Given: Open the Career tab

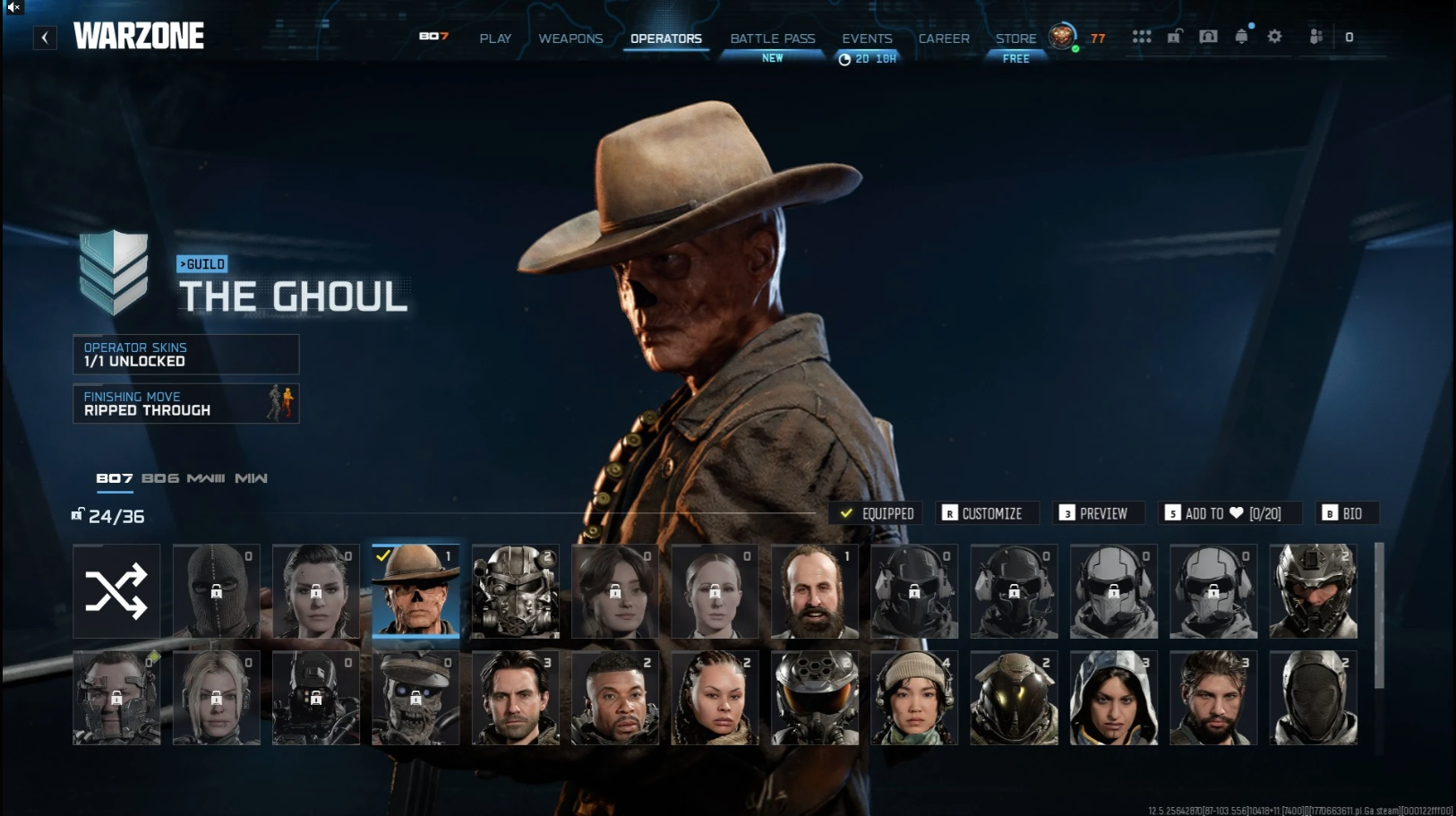Looking at the screenshot, I should [x=944, y=39].
